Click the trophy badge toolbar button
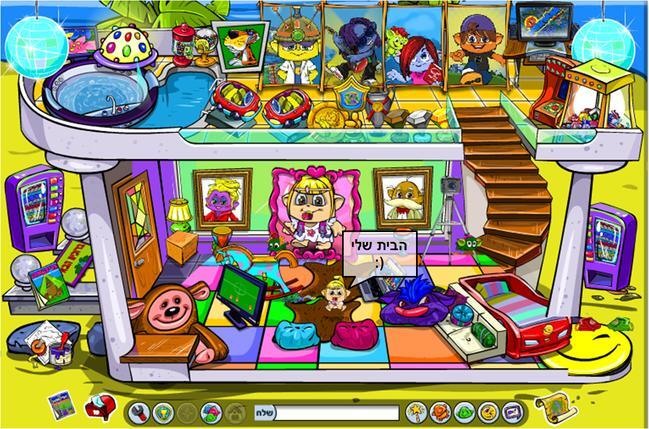This screenshot has width=649, height=429. [x=164, y=411]
